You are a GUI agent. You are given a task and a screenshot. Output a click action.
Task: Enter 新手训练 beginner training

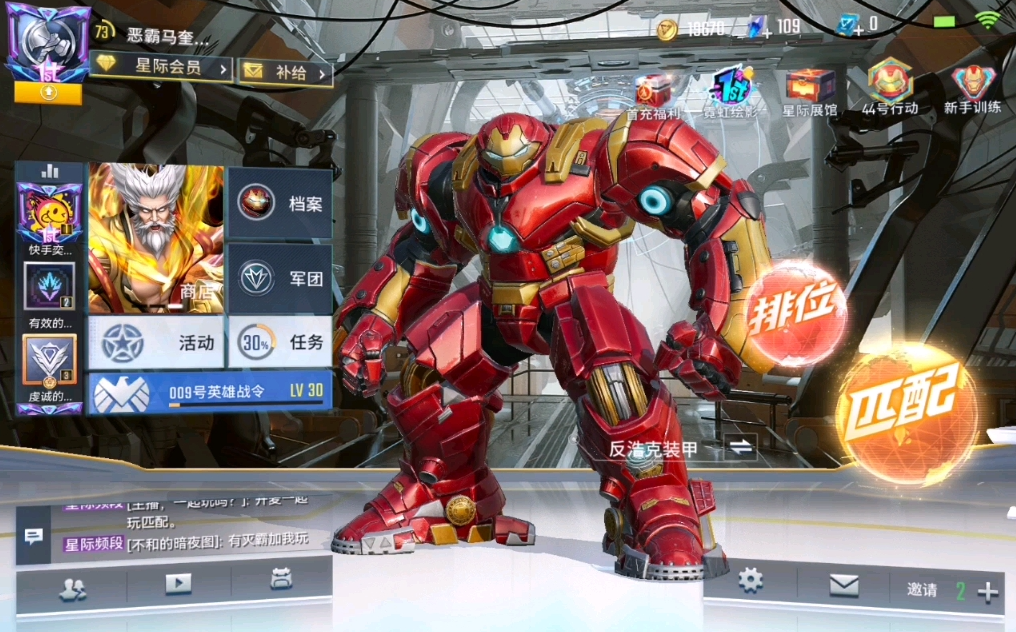point(972,87)
